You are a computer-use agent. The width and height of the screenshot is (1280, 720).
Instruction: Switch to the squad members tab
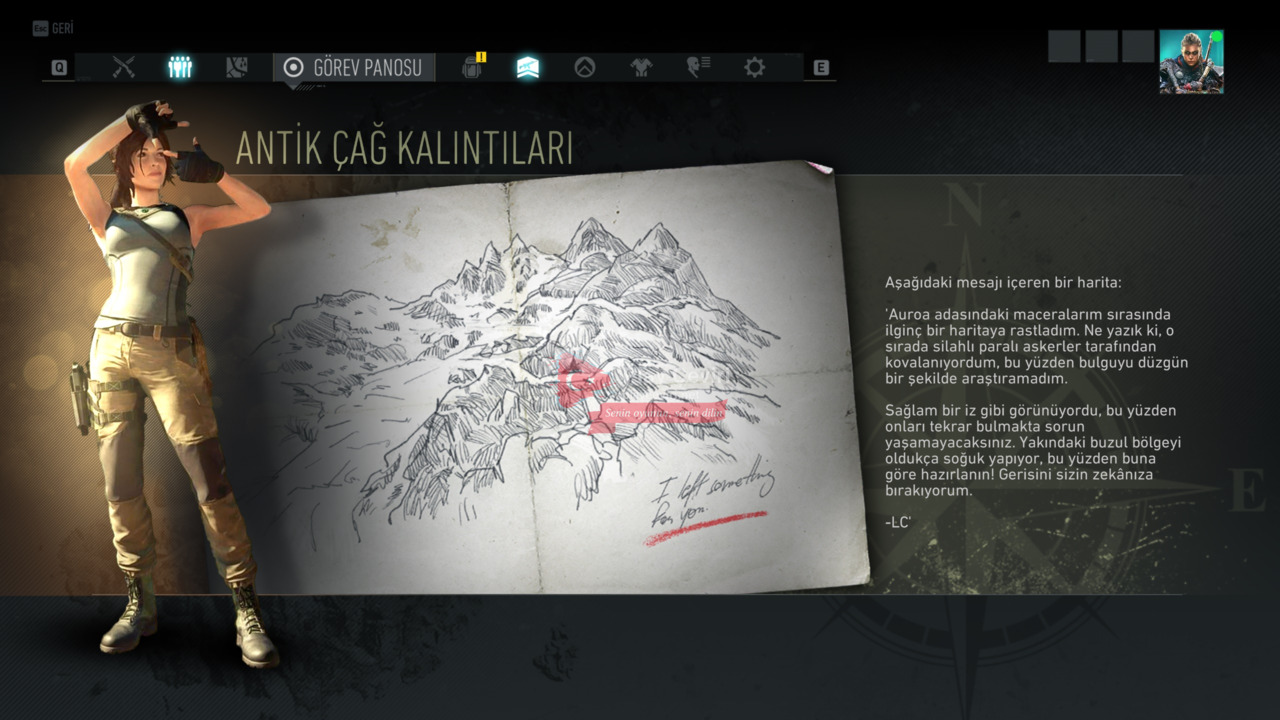[x=180, y=67]
